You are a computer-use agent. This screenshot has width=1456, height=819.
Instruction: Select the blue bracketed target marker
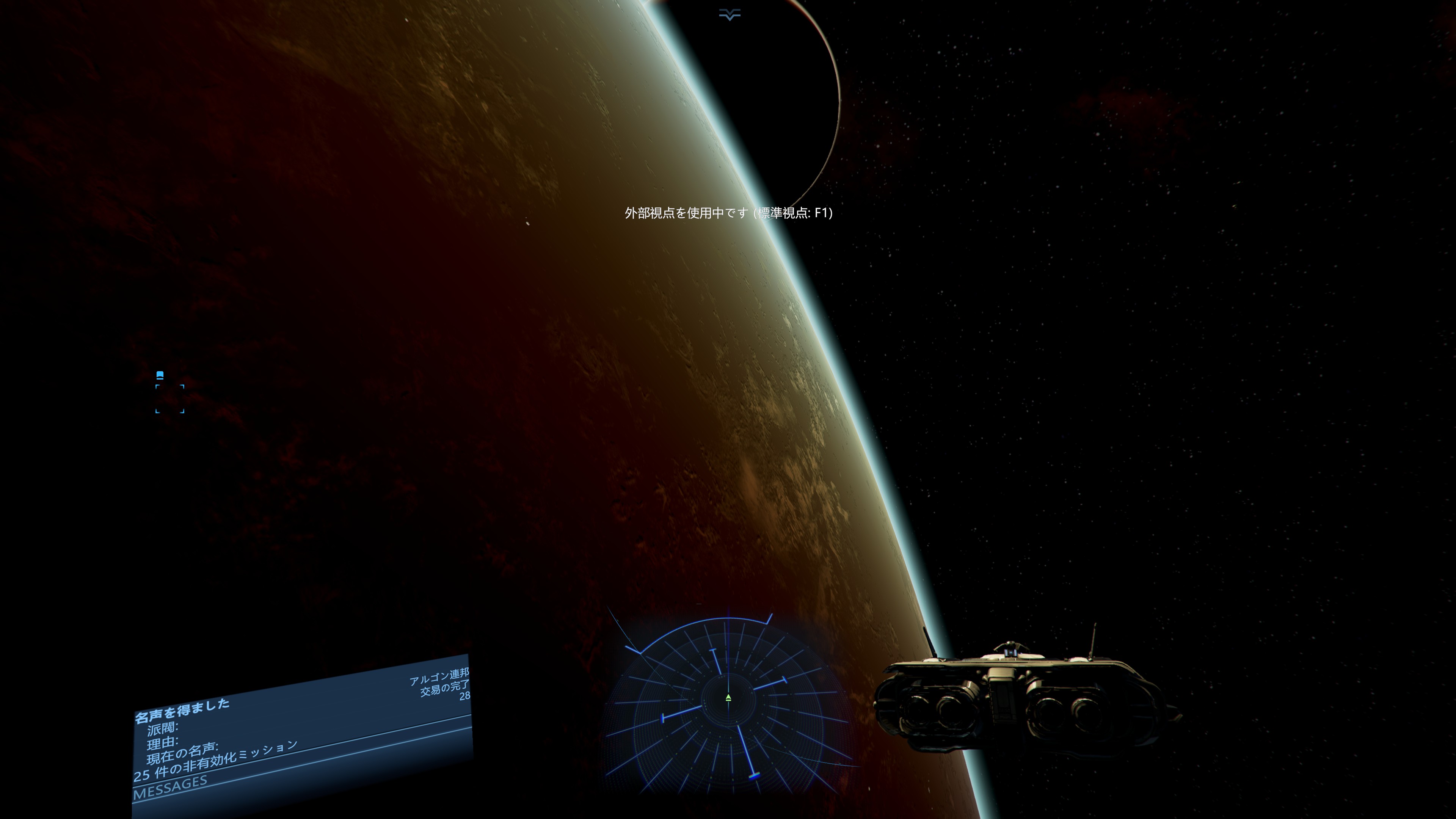(x=169, y=399)
